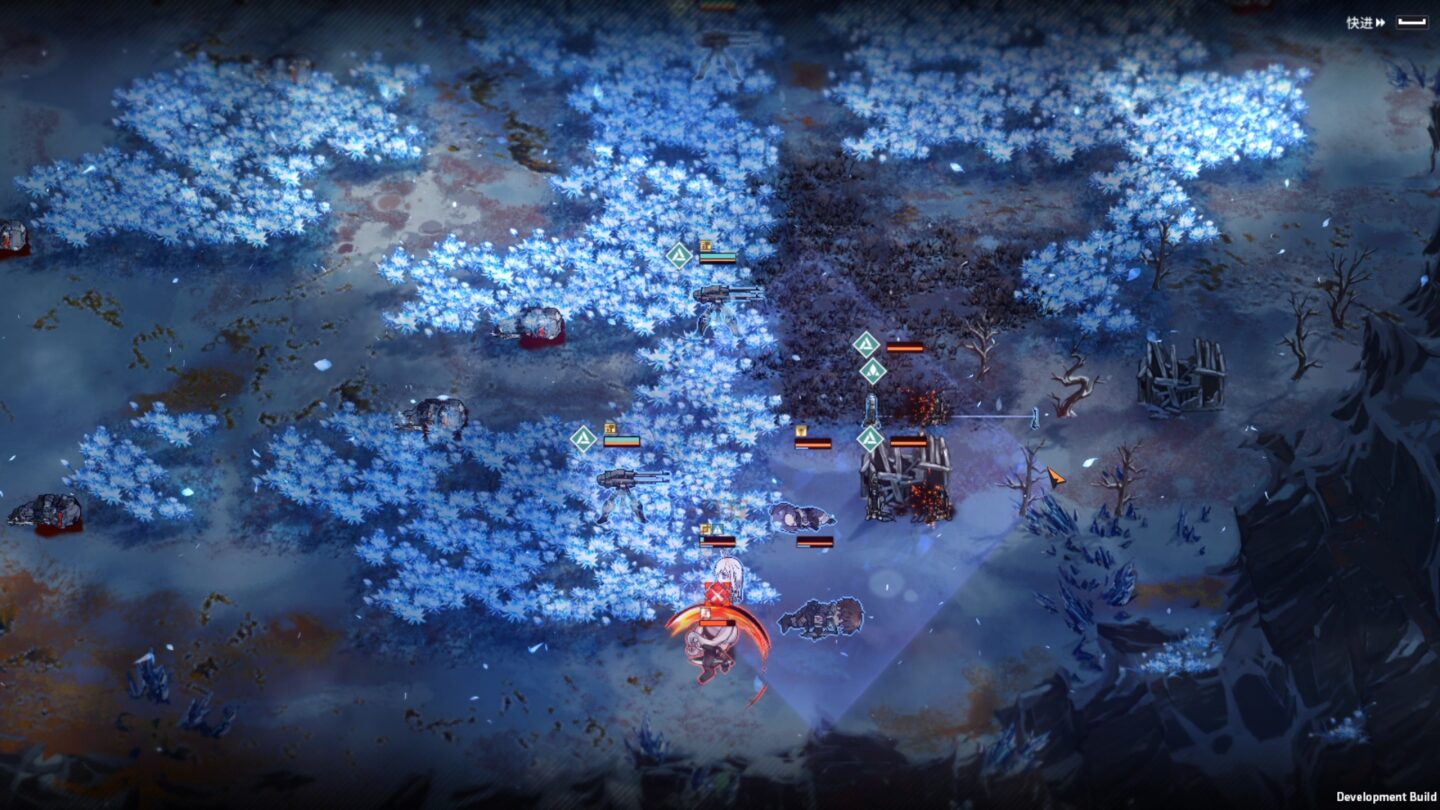Click the boss's orange health bar
The image size is (1440, 810).
(x=717, y=622)
